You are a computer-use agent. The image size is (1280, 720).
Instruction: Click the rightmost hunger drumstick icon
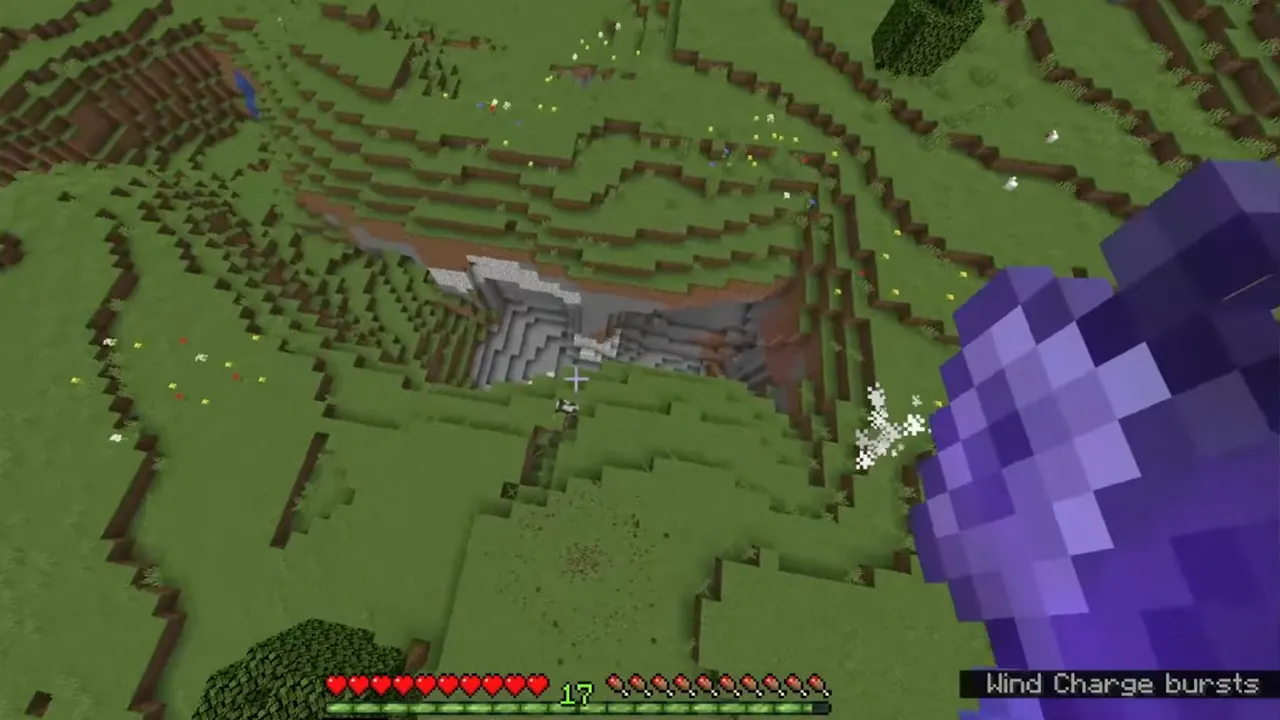816,686
